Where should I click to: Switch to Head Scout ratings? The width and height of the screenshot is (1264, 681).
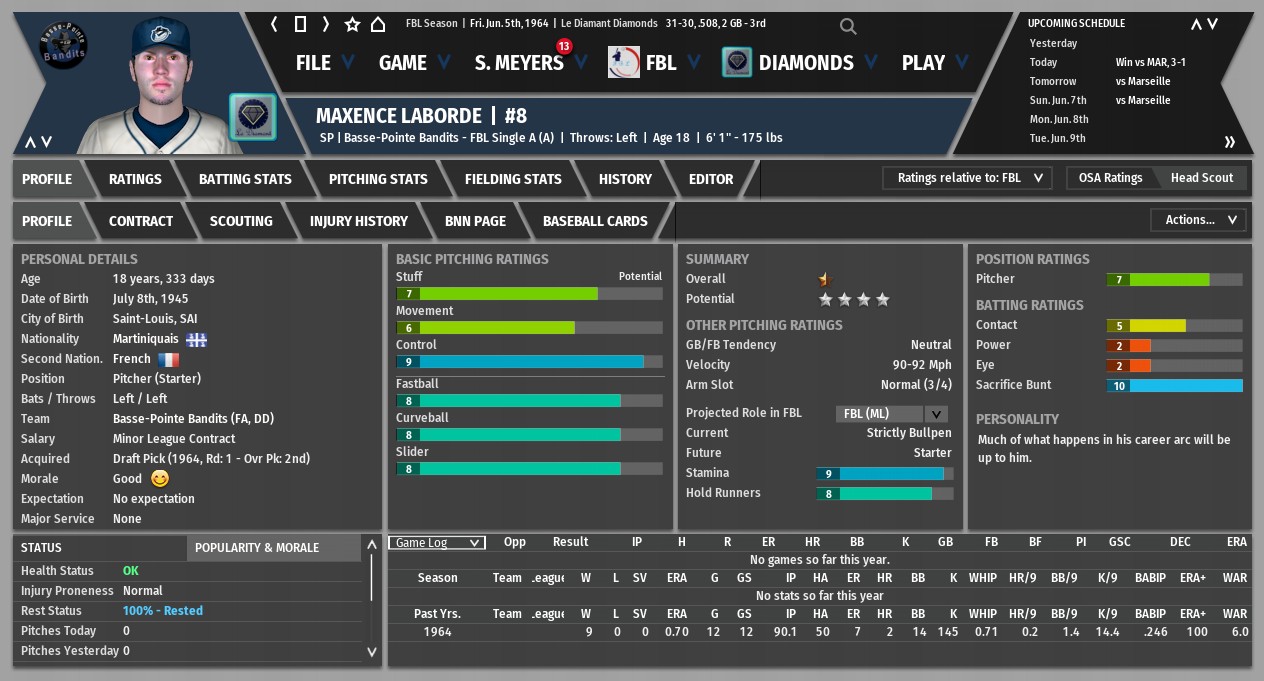(1202, 178)
